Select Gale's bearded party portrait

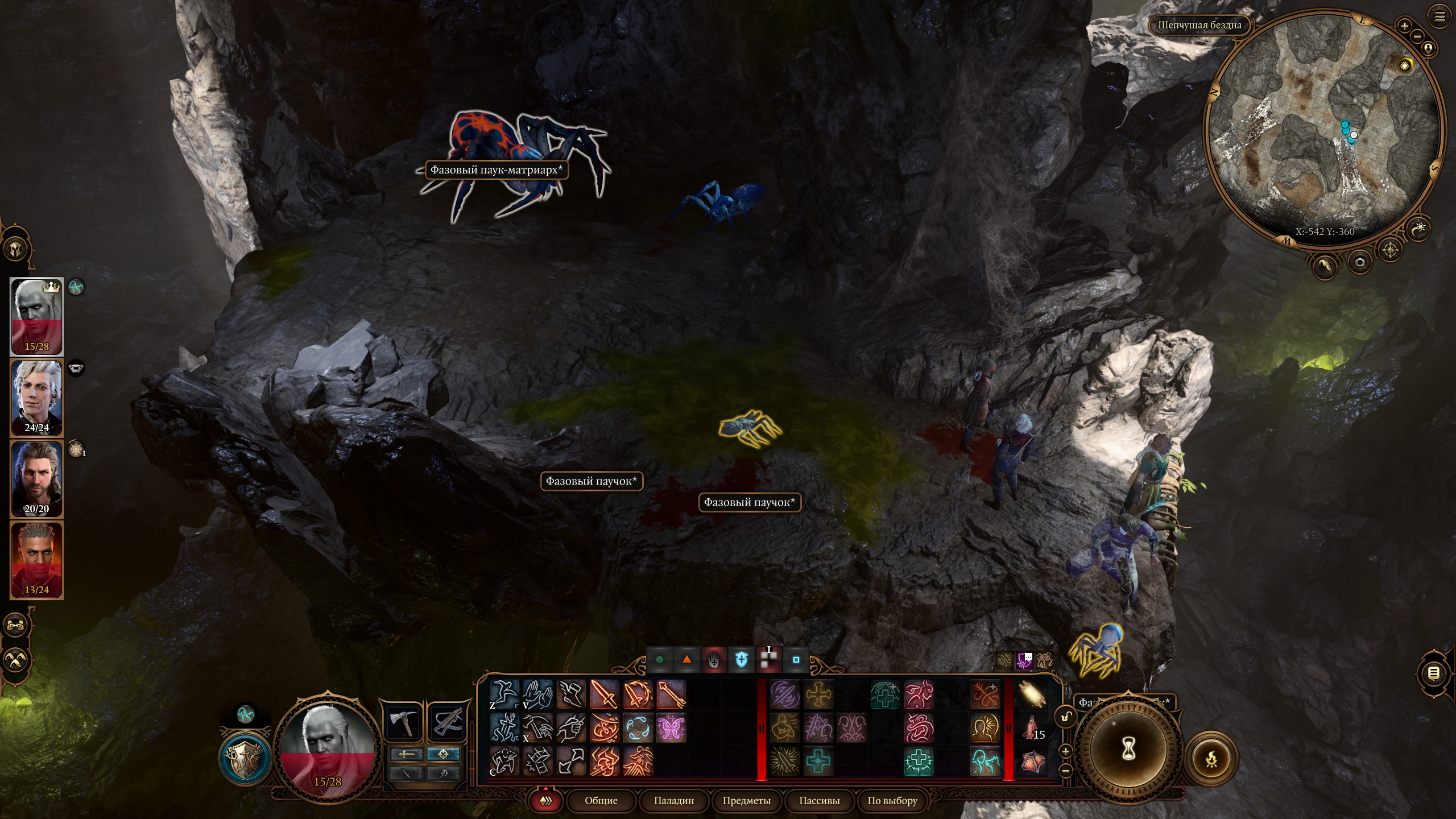(x=37, y=479)
